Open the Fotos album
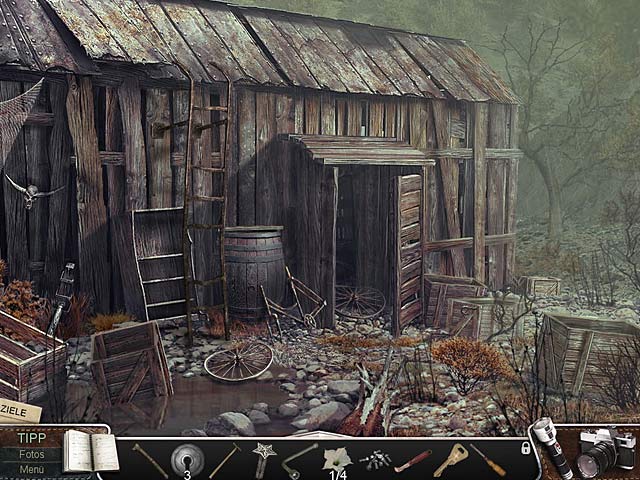640x480 pixels. (x=30, y=453)
